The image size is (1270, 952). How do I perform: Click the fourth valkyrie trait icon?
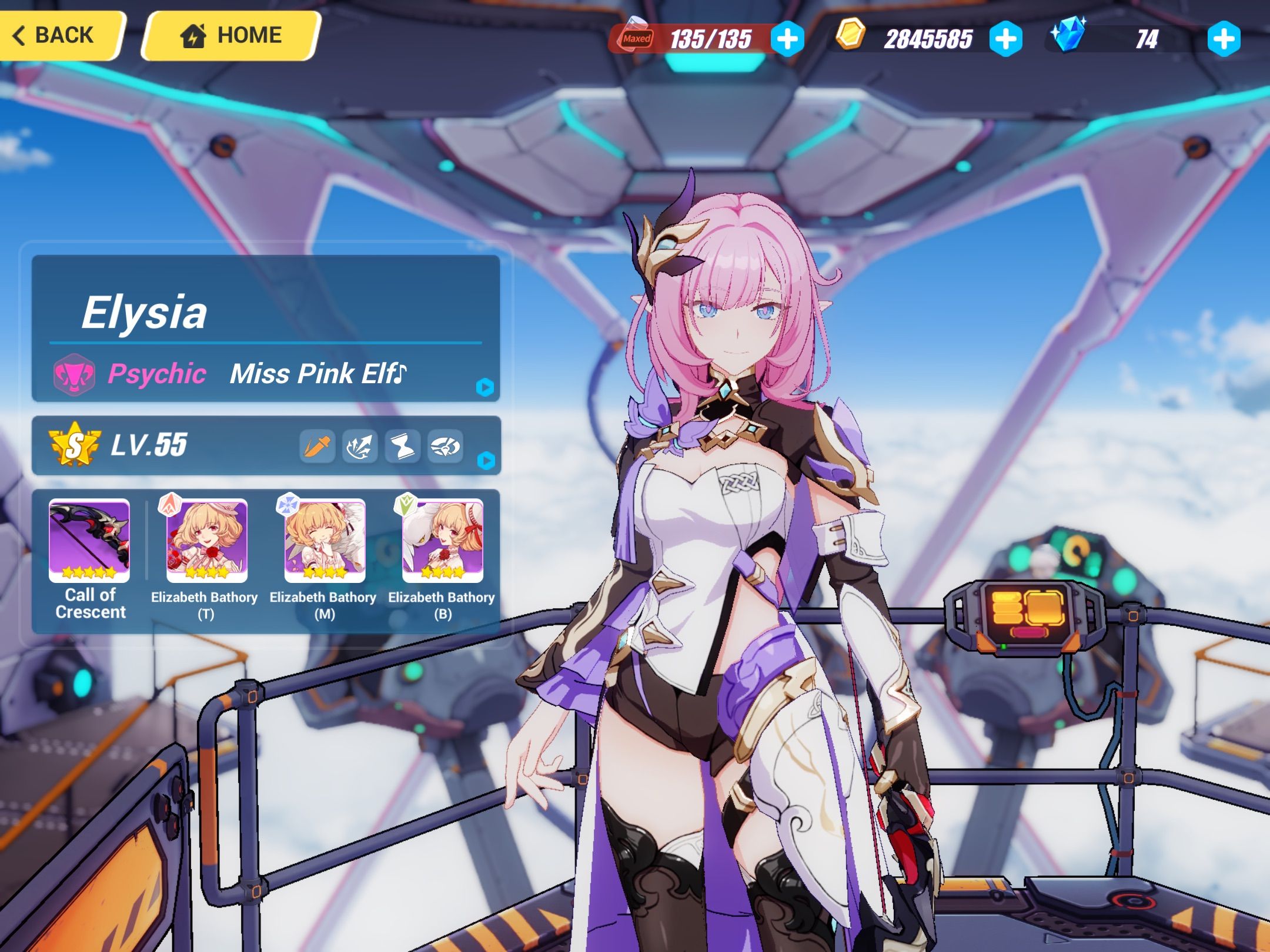click(x=446, y=445)
